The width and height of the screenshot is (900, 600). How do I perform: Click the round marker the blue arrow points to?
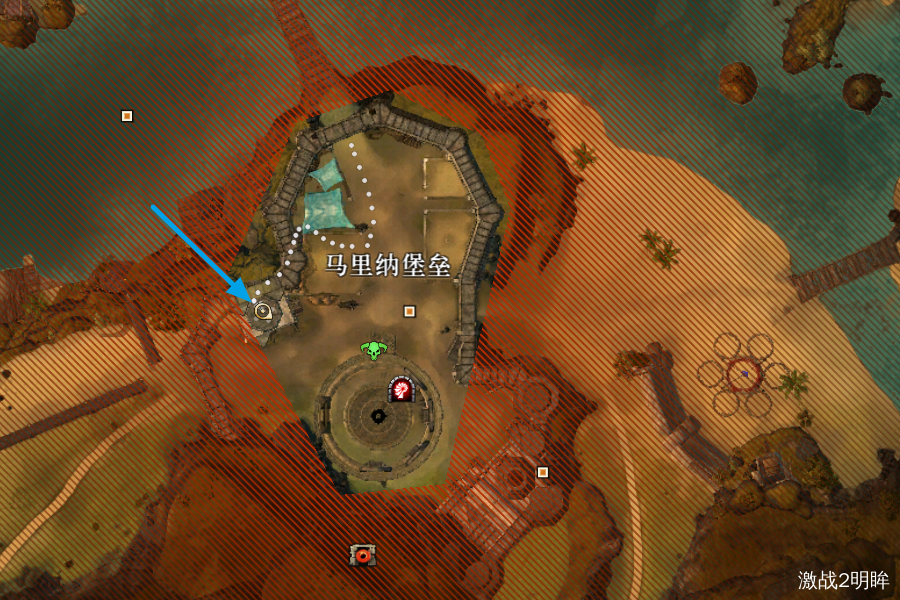263,311
